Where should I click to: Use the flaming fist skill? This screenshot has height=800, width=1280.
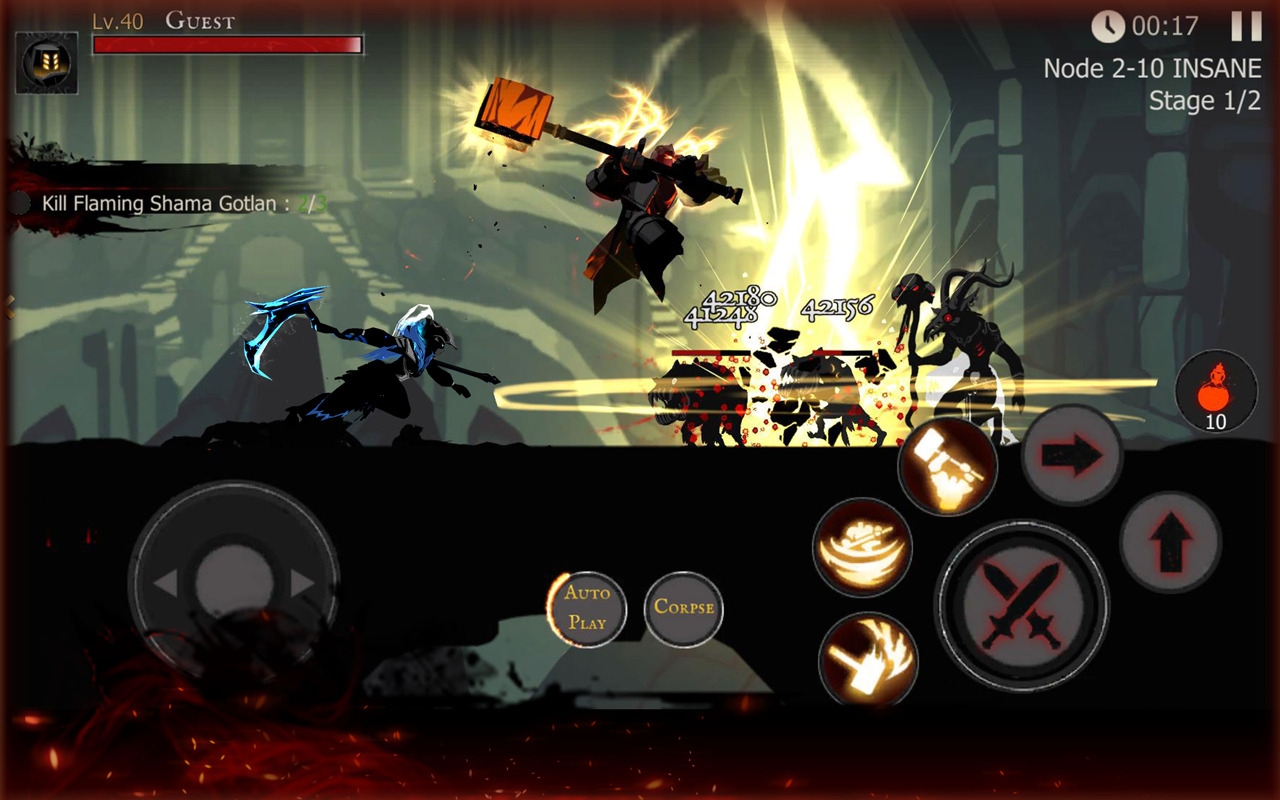coord(868,657)
